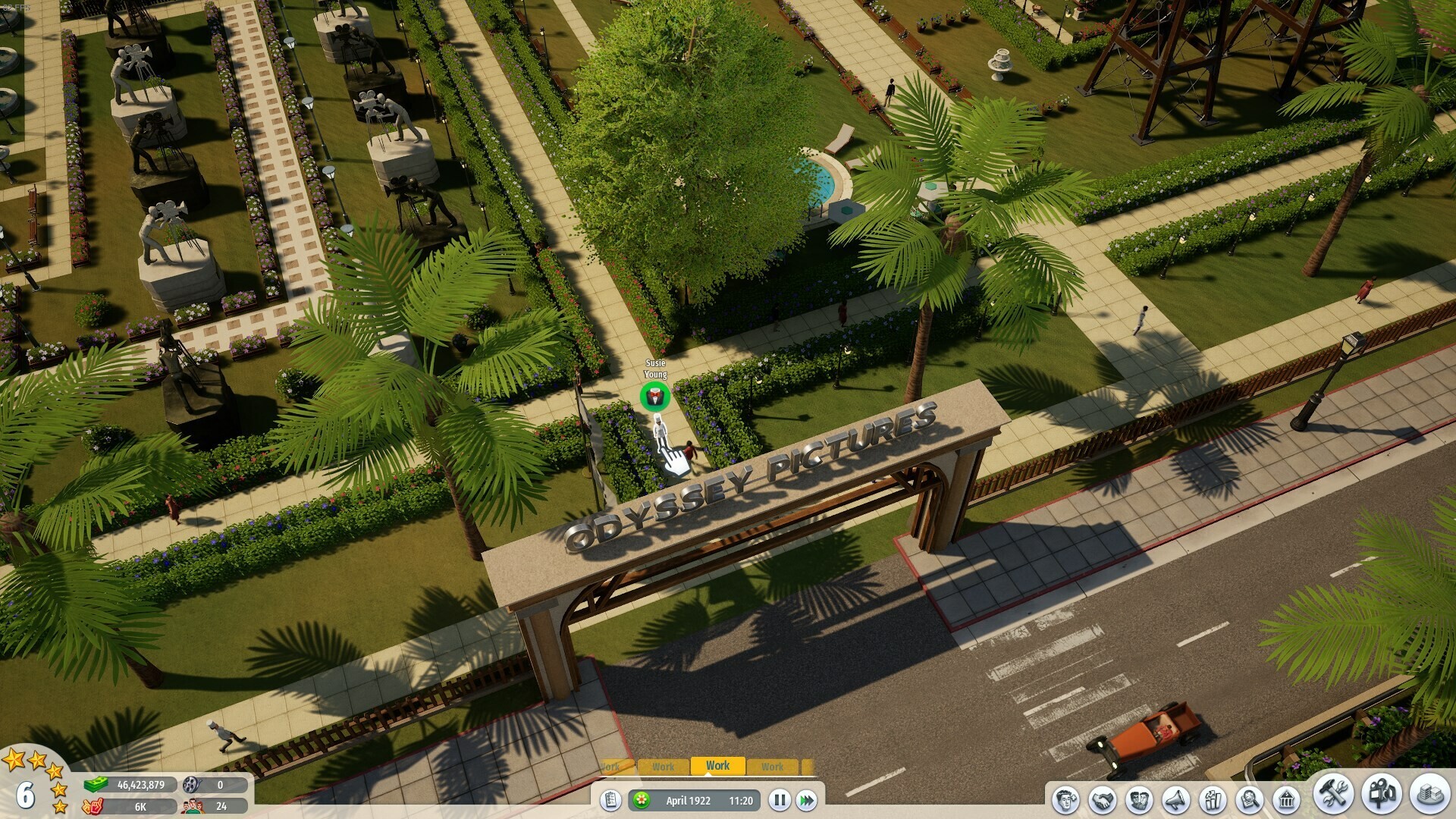
Task: Open the bank finance panel
Action: click(x=1288, y=799)
